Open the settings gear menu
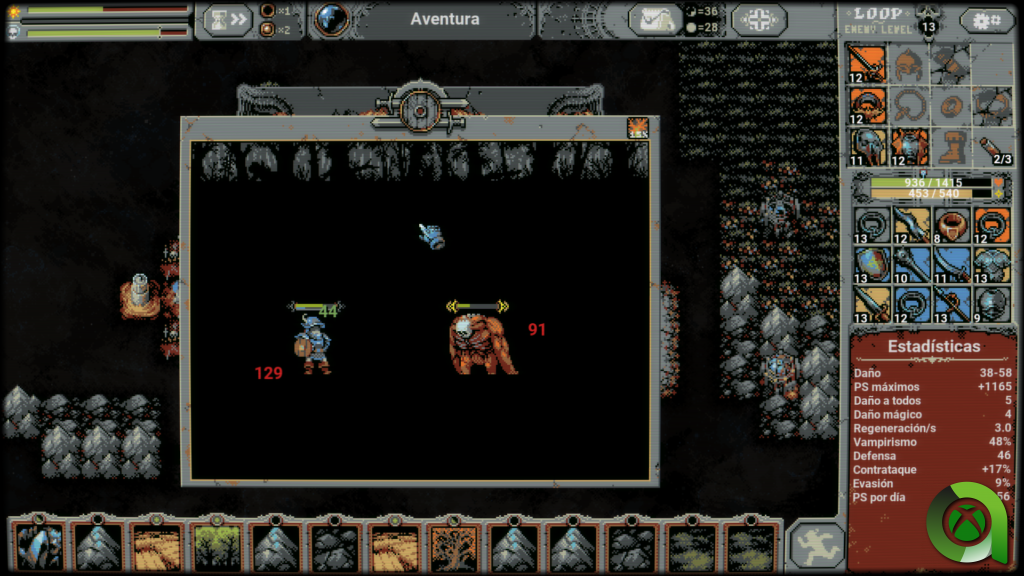The height and width of the screenshot is (576, 1024). 986,20
